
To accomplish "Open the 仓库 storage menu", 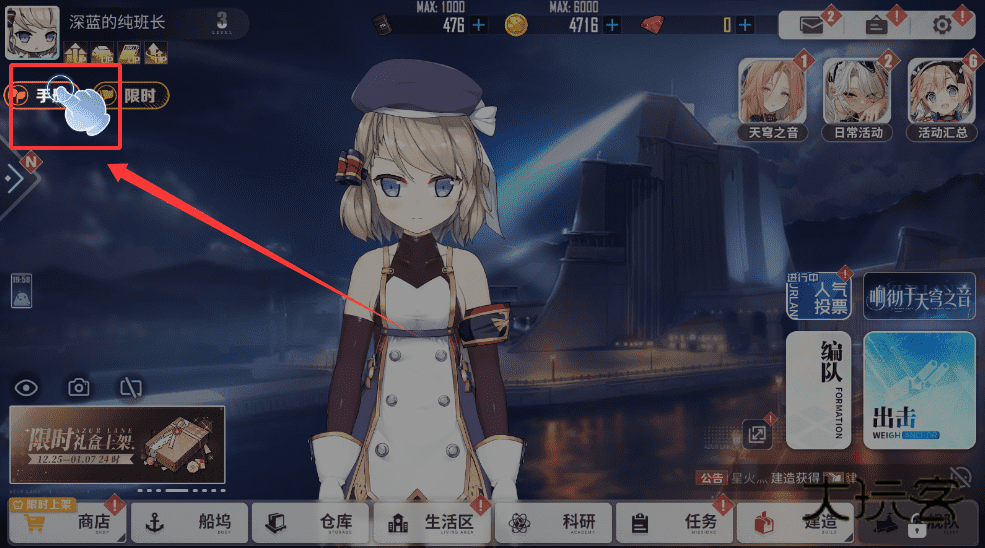I will [310, 522].
